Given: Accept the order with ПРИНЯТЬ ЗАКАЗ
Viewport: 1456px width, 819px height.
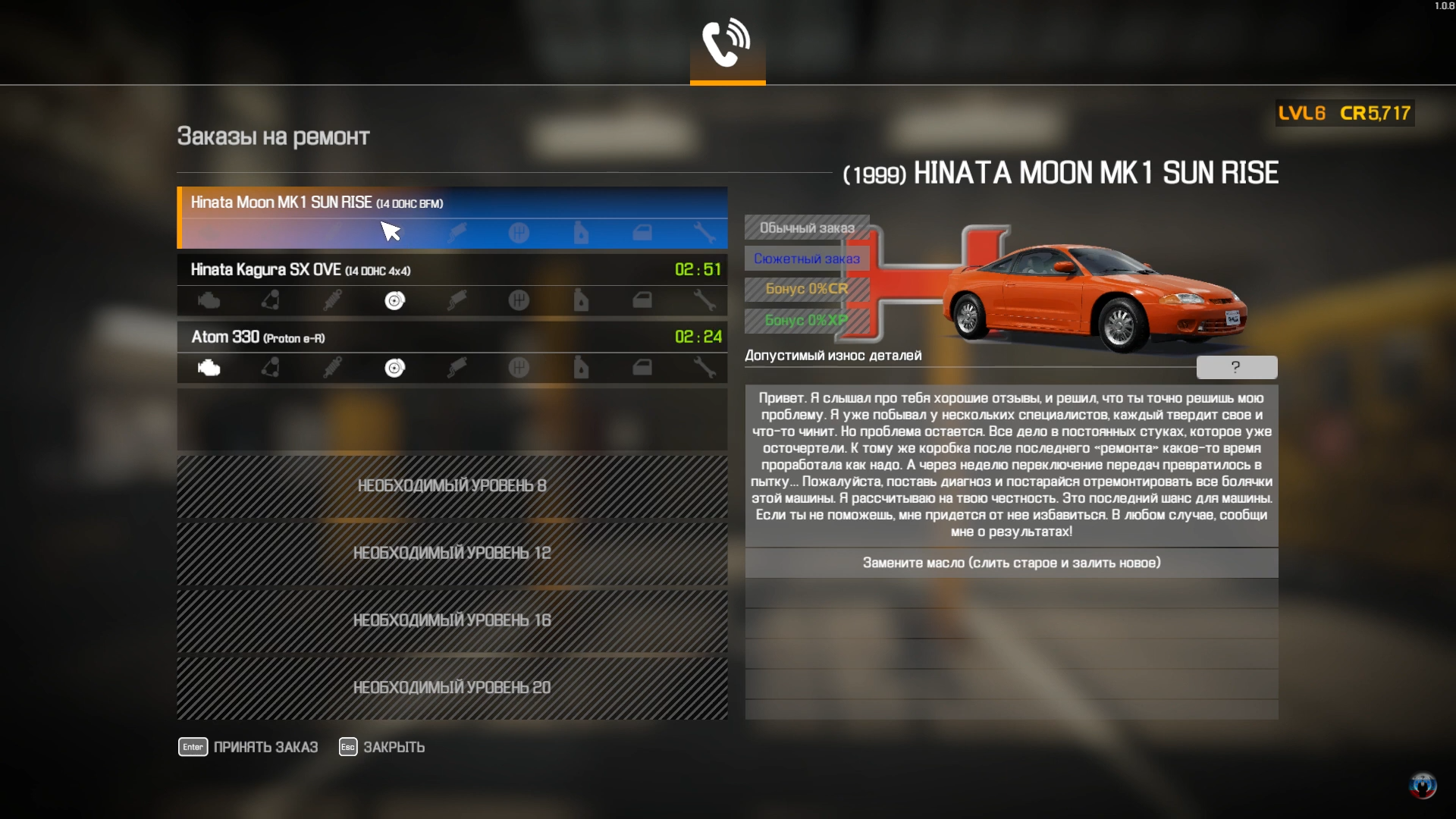Looking at the screenshot, I should pyautogui.click(x=249, y=747).
